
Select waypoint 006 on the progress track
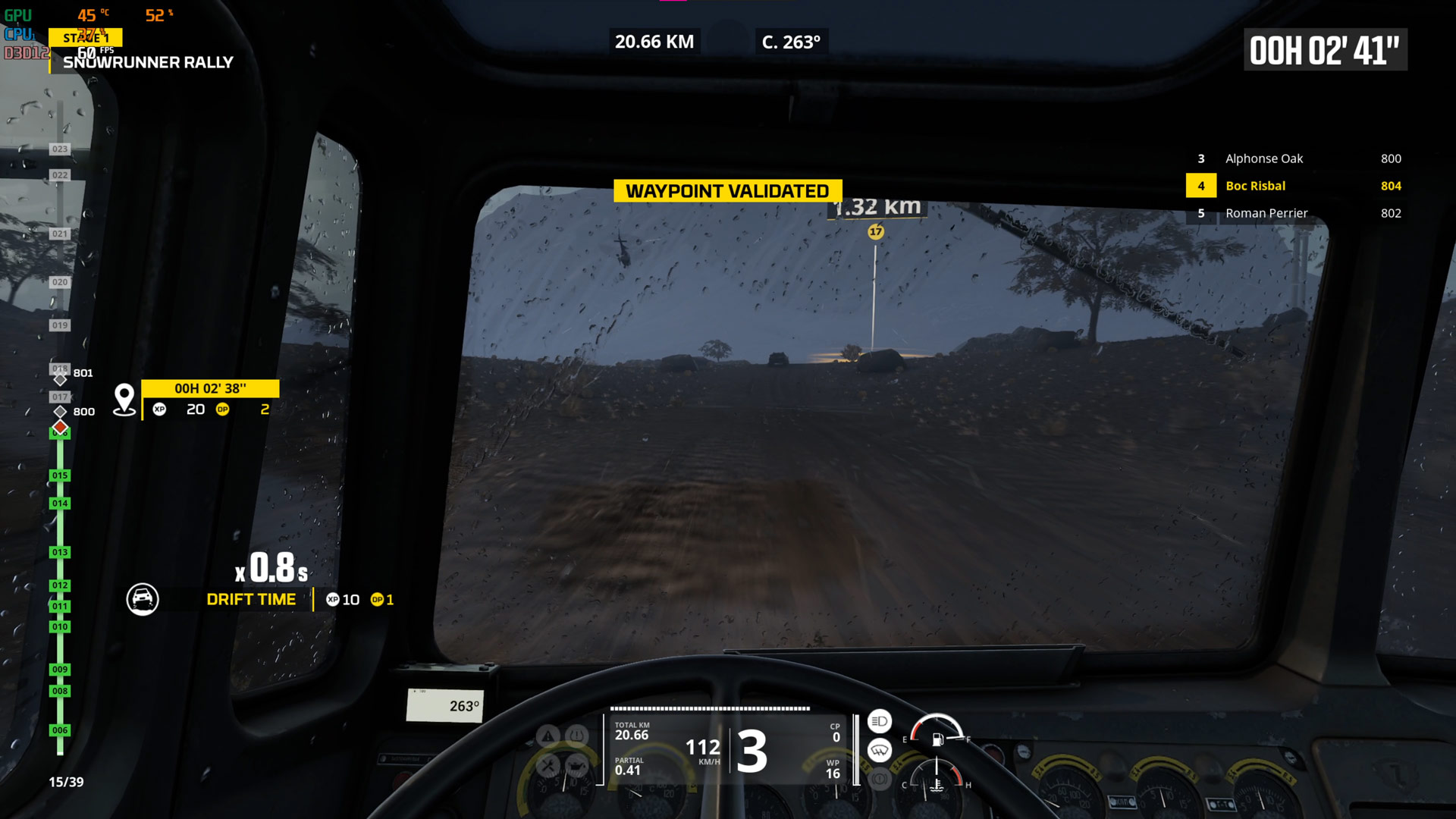(60, 730)
